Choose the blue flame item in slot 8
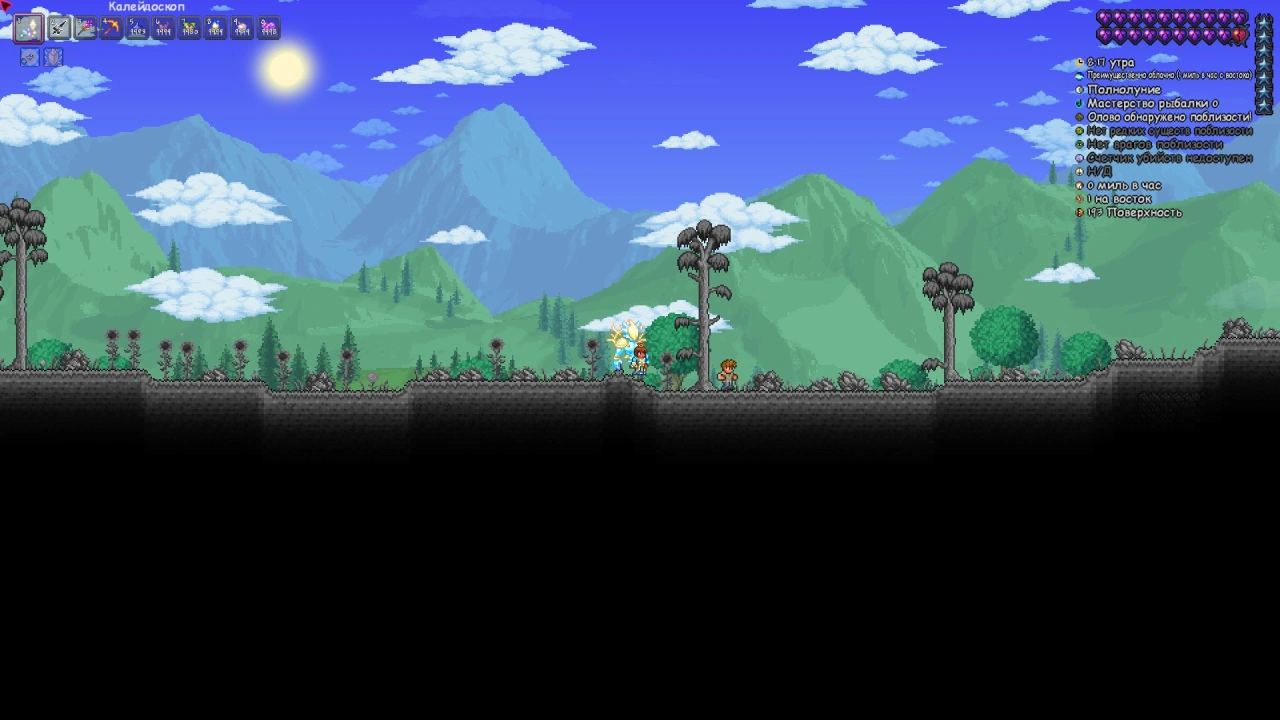Image resolution: width=1280 pixels, height=720 pixels. (216, 28)
